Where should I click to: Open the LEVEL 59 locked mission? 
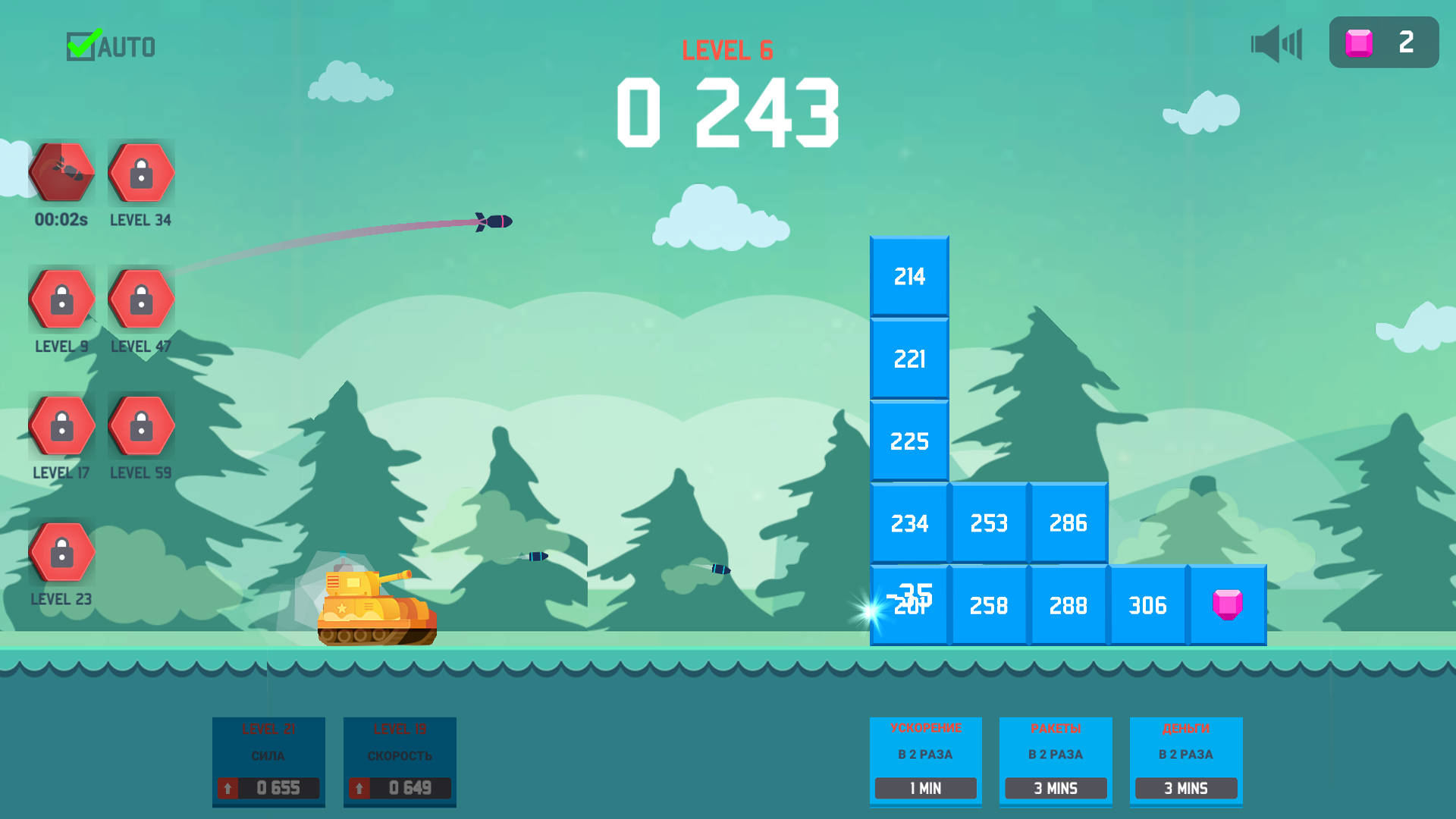click(x=141, y=425)
